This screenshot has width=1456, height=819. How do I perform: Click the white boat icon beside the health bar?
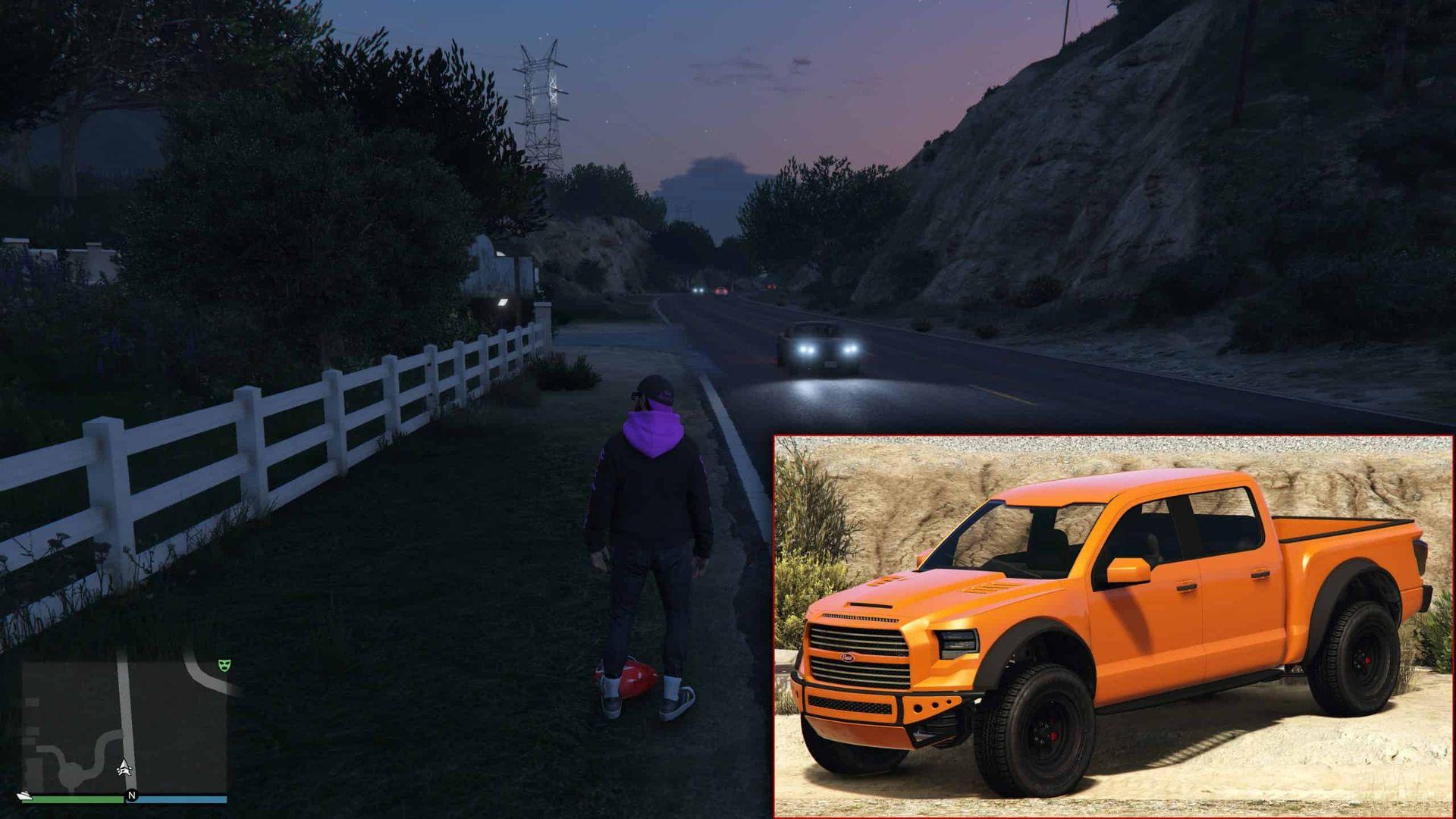(24, 795)
